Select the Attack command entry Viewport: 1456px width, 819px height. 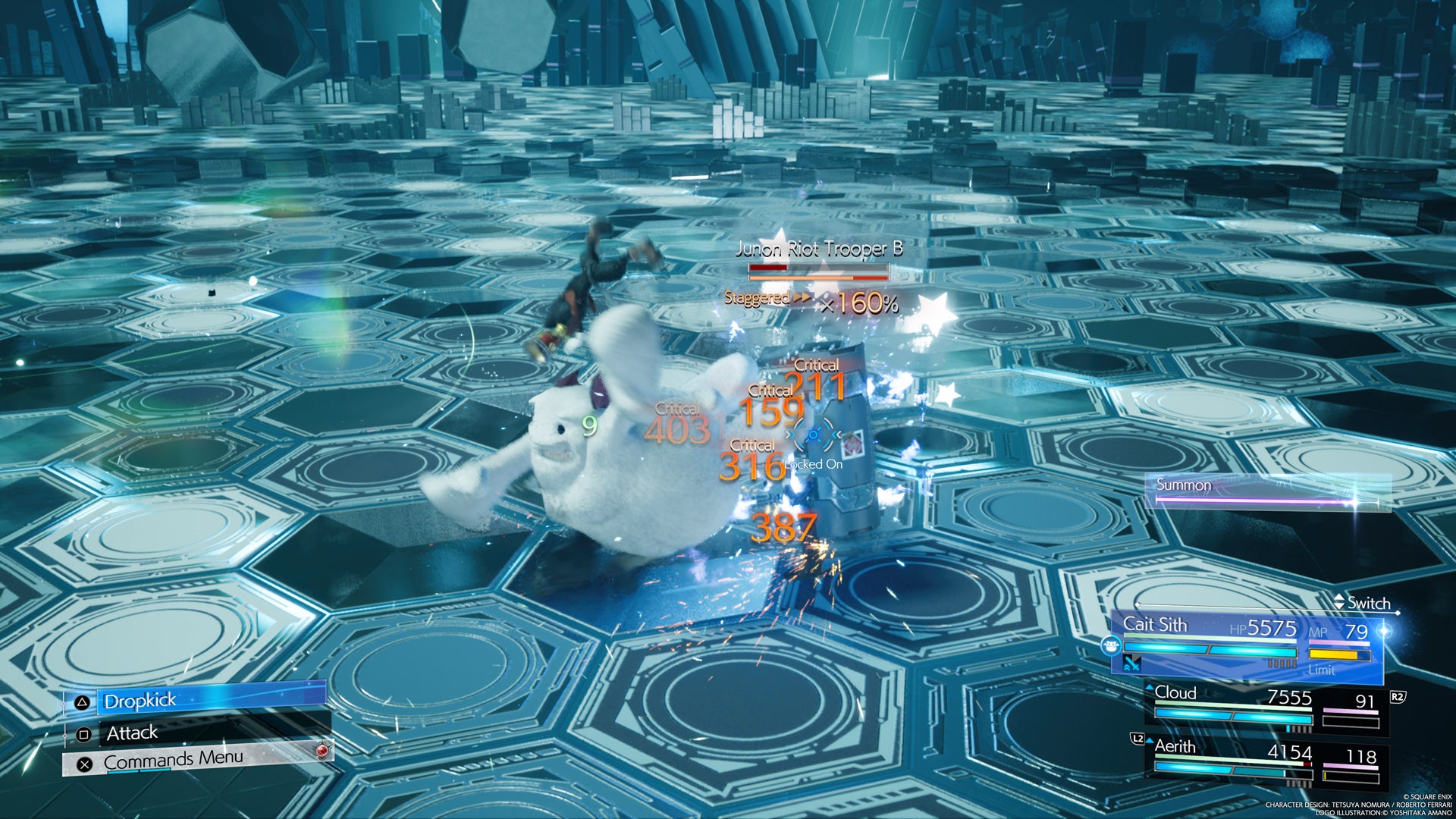point(133,733)
